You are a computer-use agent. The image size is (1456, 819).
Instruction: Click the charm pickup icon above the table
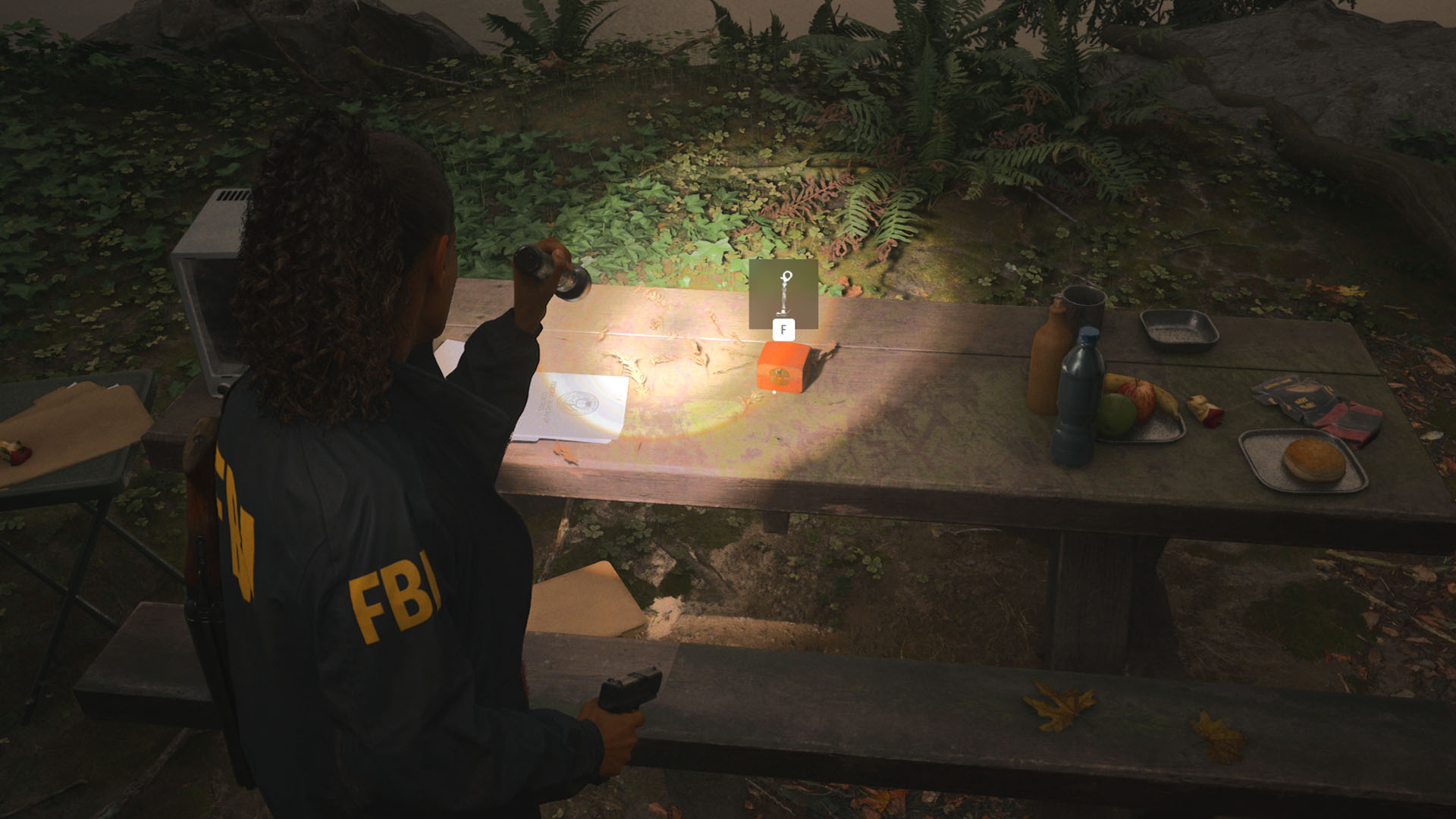[783, 296]
